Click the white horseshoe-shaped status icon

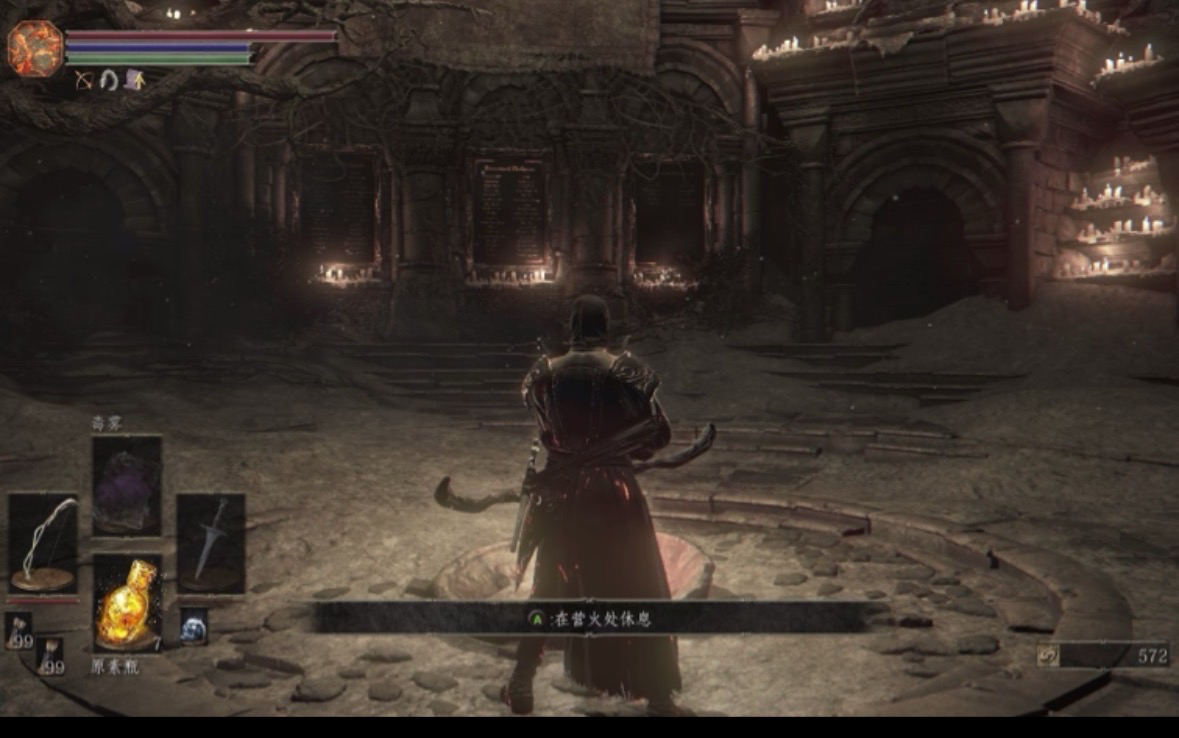click(108, 81)
